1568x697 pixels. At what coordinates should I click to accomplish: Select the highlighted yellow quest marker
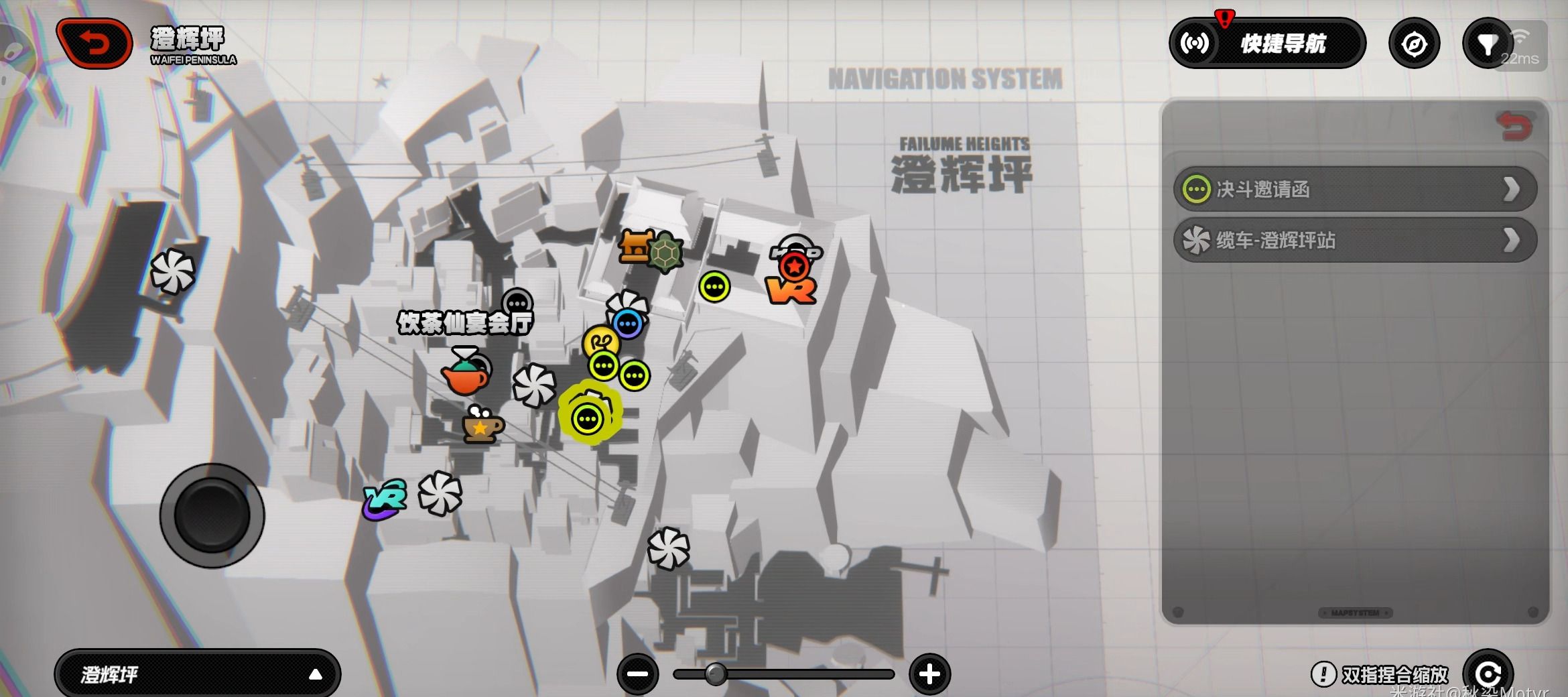(x=588, y=419)
